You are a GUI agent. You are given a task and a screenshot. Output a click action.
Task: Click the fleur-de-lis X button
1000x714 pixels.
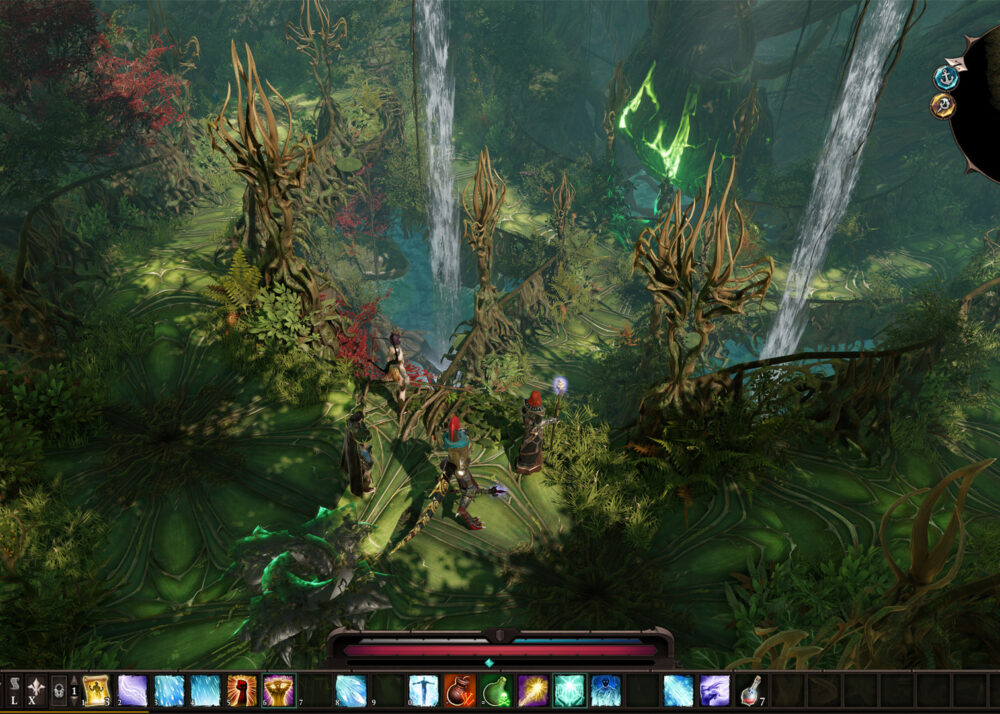pyautogui.click(x=36, y=690)
